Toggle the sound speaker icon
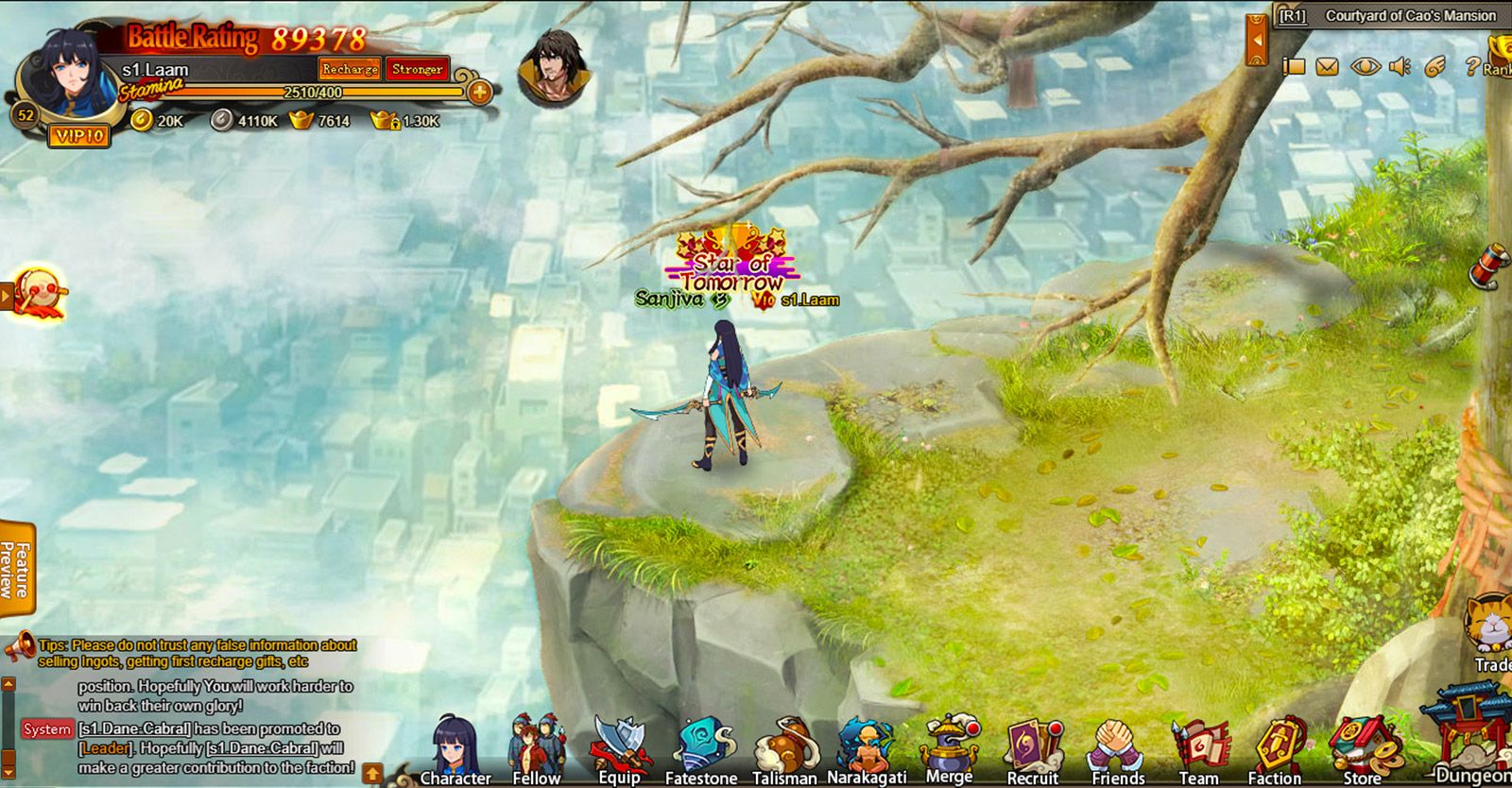Image resolution: width=1512 pixels, height=788 pixels. (x=1400, y=66)
